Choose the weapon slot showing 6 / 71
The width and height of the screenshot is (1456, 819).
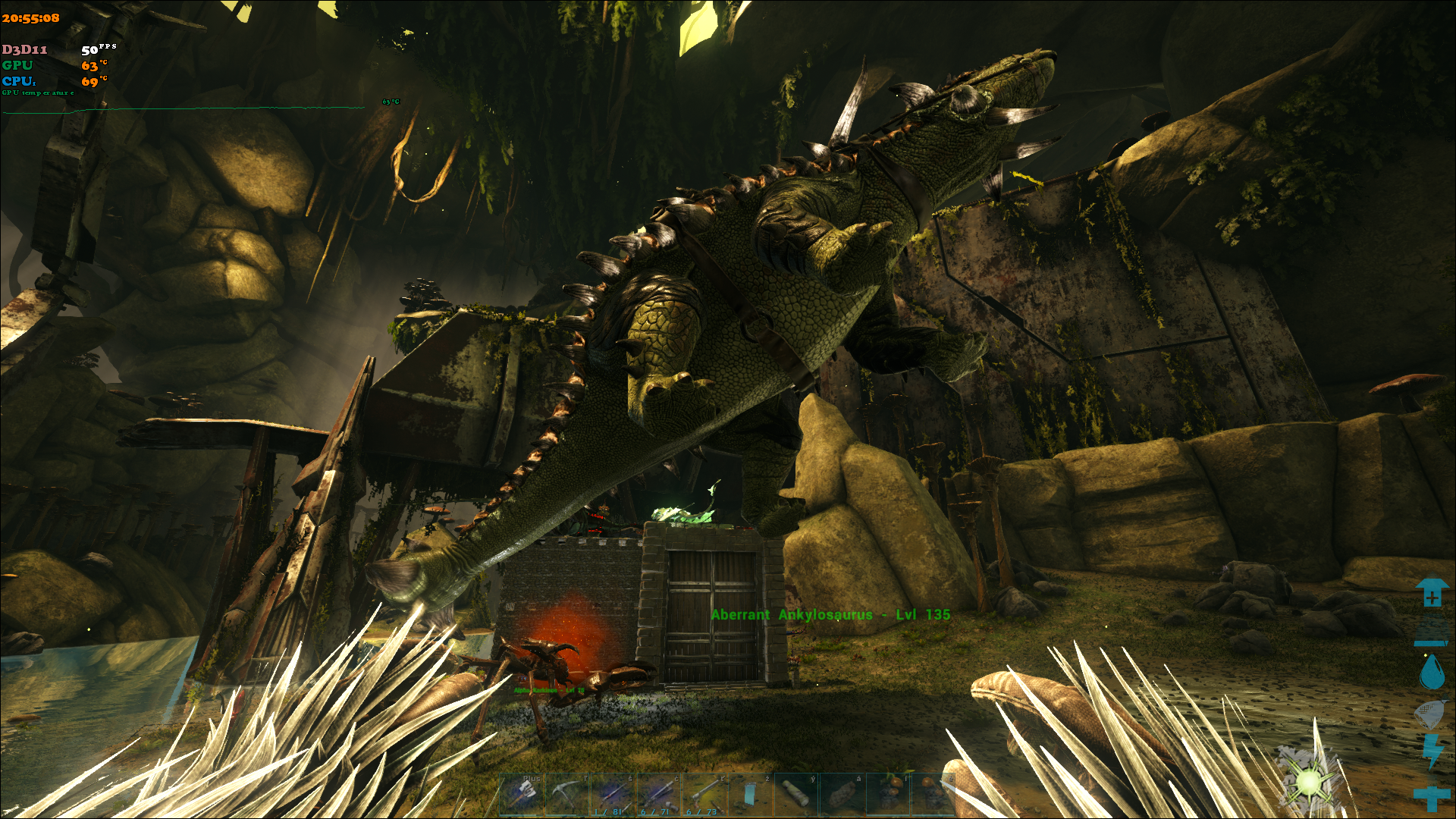[x=659, y=794]
